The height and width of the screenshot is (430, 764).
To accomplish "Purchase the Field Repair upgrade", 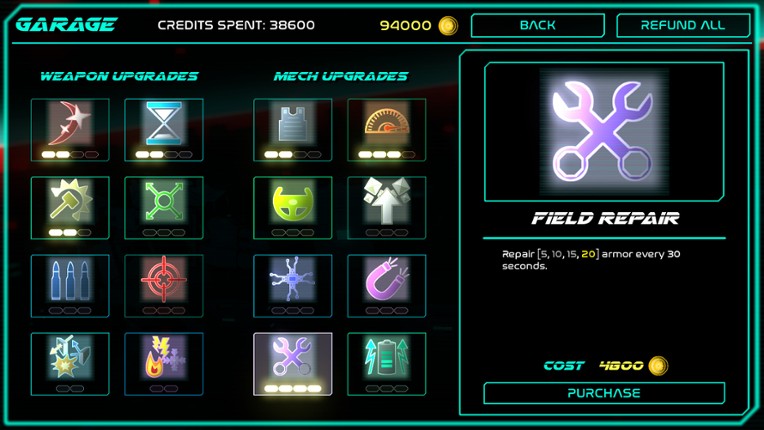I will pyautogui.click(x=604, y=393).
